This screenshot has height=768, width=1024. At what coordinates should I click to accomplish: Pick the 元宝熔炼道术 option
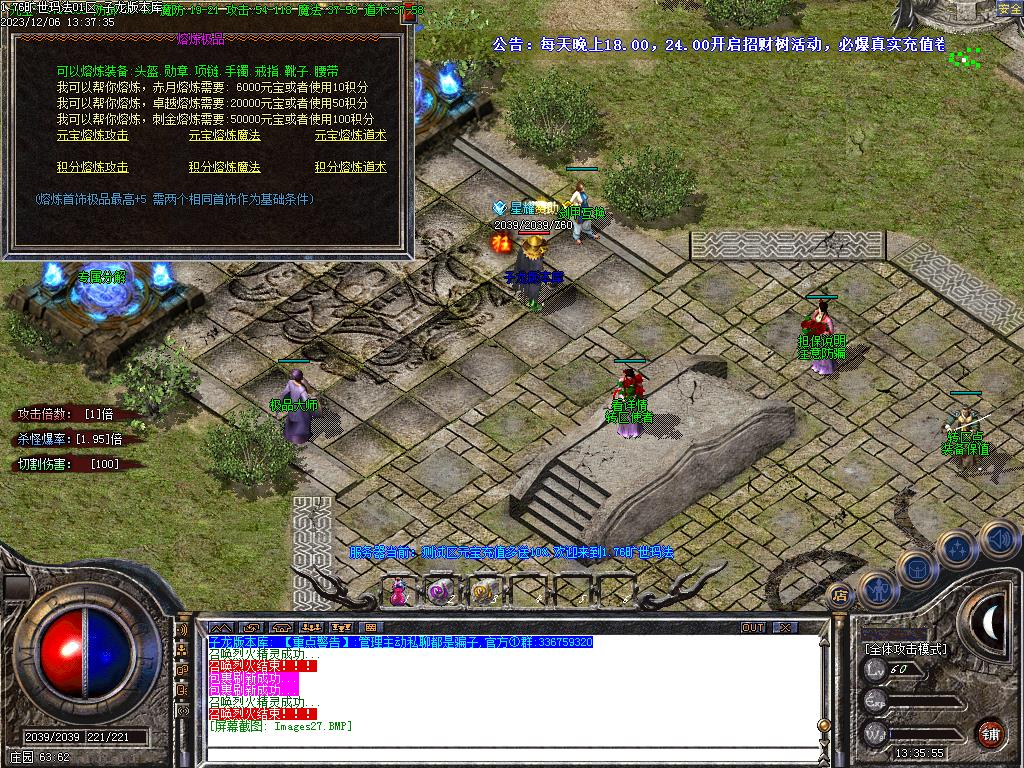click(x=350, y=135)
